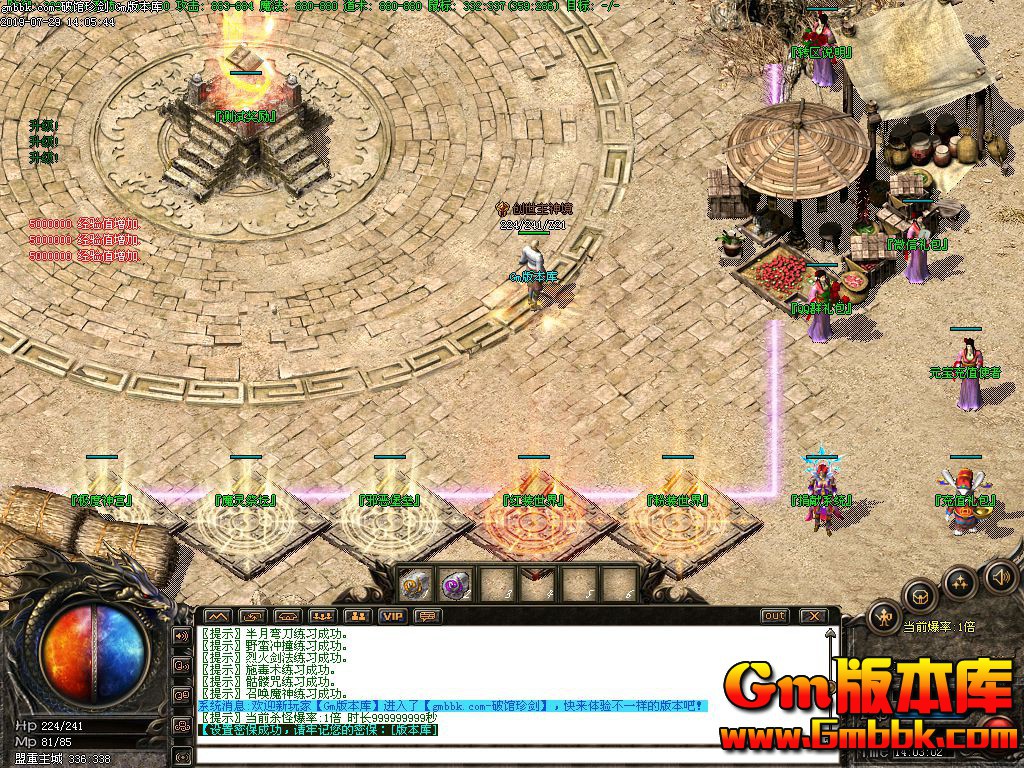Click the speech bubble button beside VIP

click(x=428, y=616)
